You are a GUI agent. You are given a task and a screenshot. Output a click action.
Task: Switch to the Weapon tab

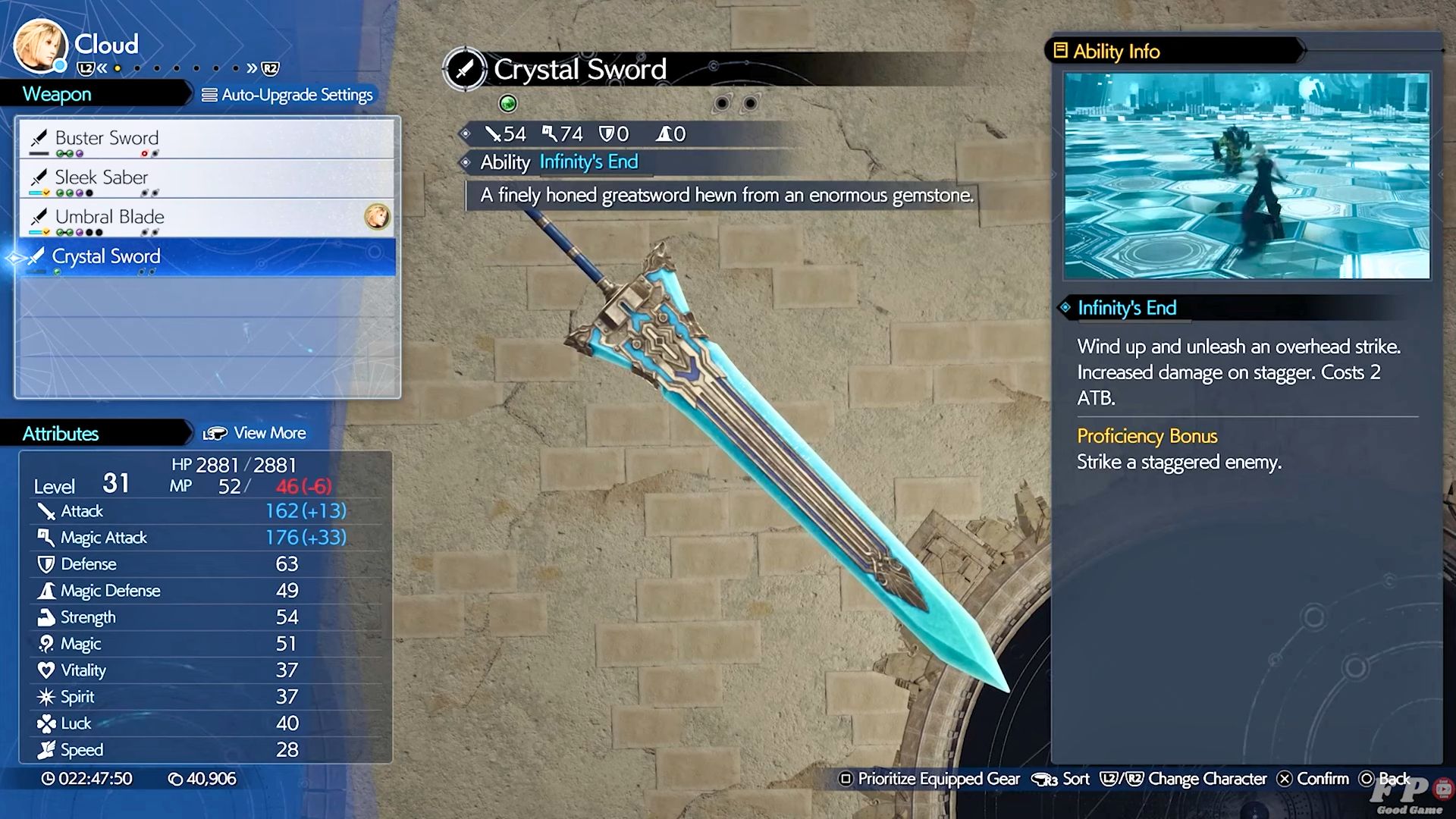[x=57, y=94]
